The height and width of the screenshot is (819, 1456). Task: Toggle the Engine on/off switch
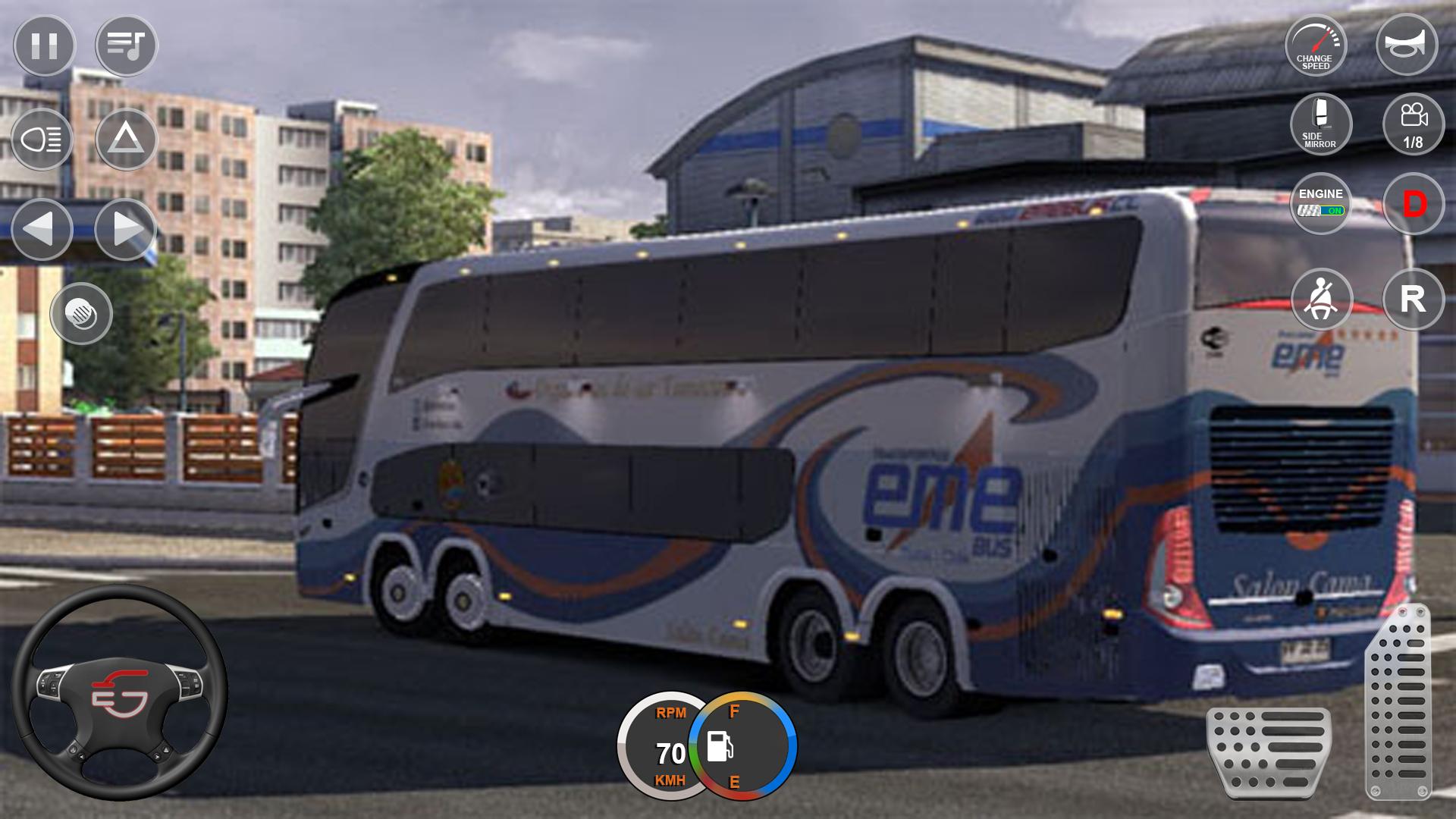click(1320, 203)
